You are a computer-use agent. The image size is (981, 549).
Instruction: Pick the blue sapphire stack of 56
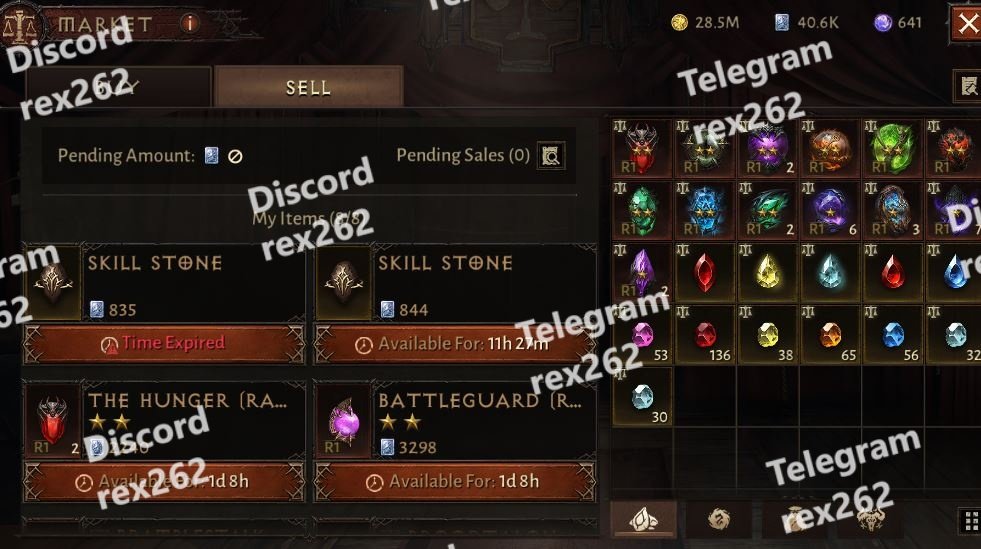click(893, 335)
